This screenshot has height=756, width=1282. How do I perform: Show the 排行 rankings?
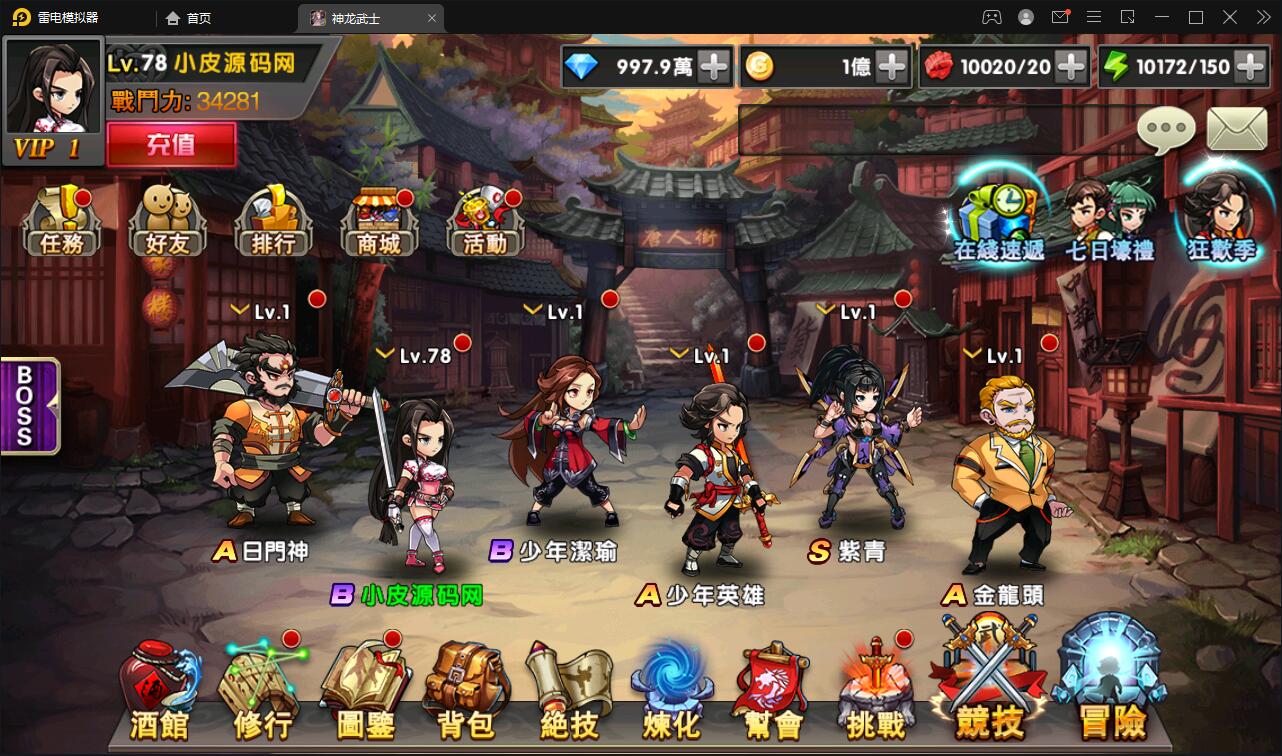[274, 221]
